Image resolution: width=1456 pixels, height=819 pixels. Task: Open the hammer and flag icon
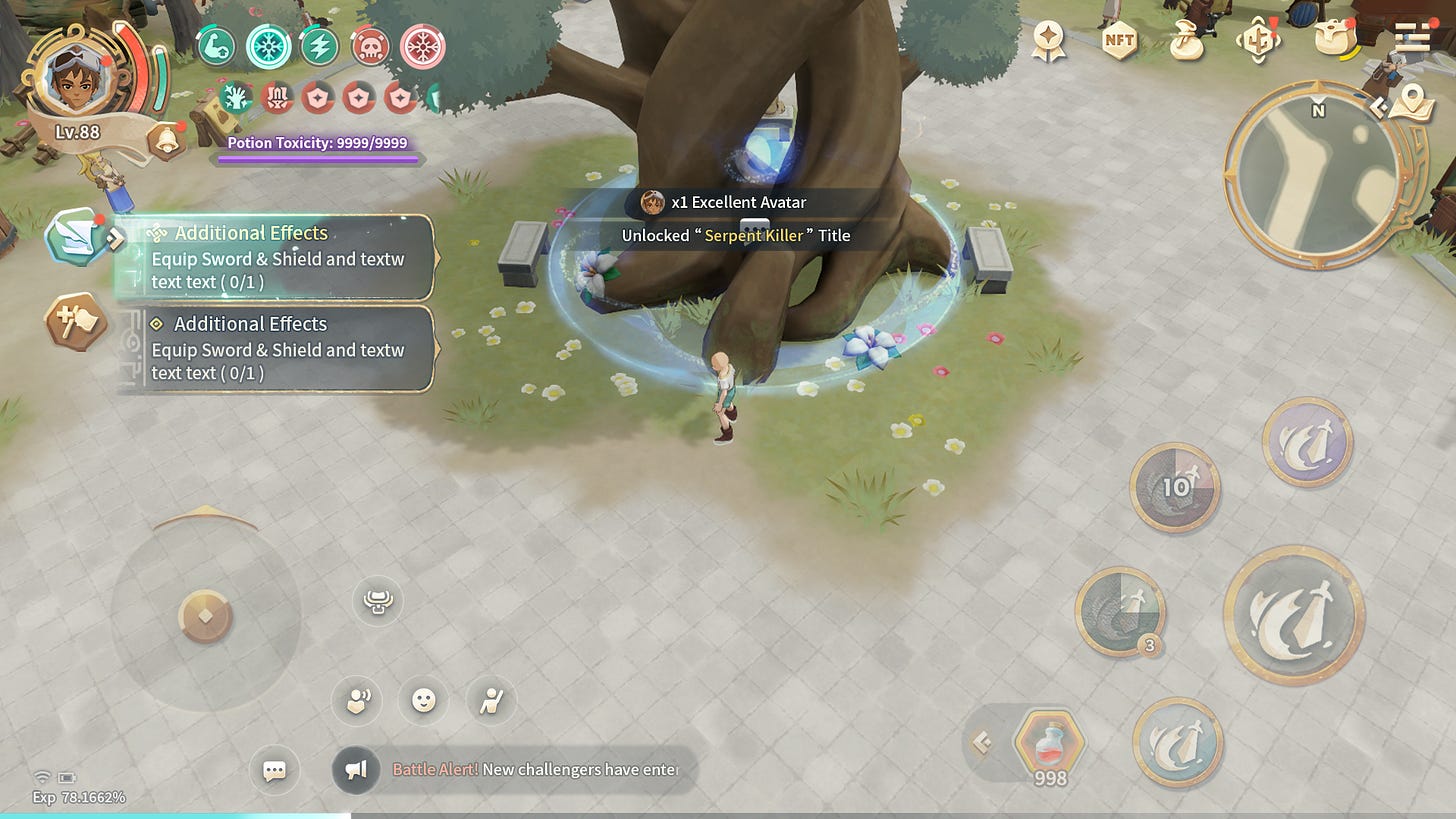(75, 322)
